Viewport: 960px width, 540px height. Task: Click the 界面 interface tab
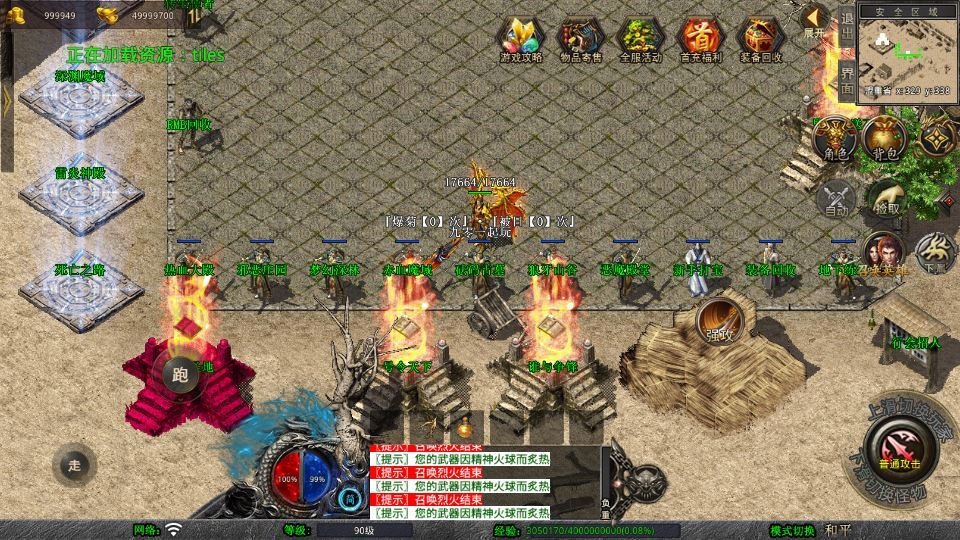point(846,78)
